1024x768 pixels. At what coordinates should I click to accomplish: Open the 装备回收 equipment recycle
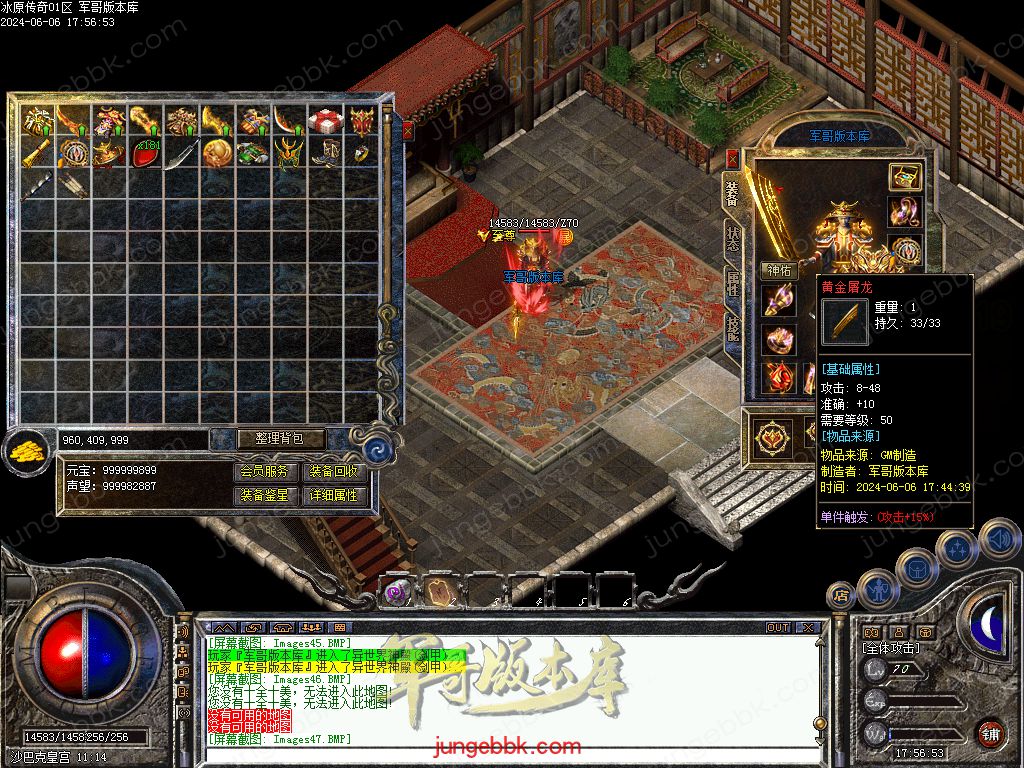334,471
